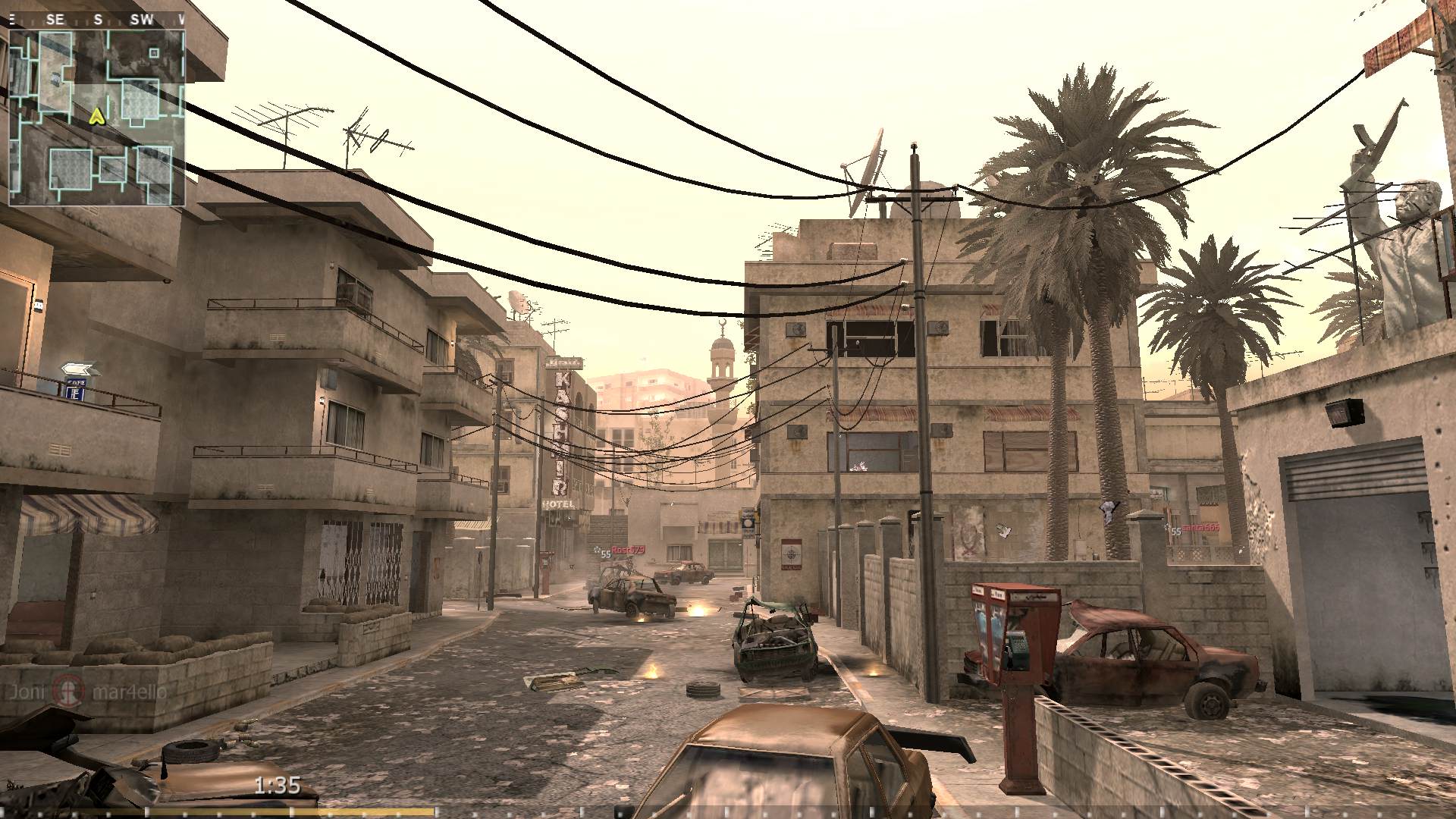Image resolution: width=1456 pixels, height=819 pixels.
Task: Select the yellow player arrow on the minimap
Action: 96,118
